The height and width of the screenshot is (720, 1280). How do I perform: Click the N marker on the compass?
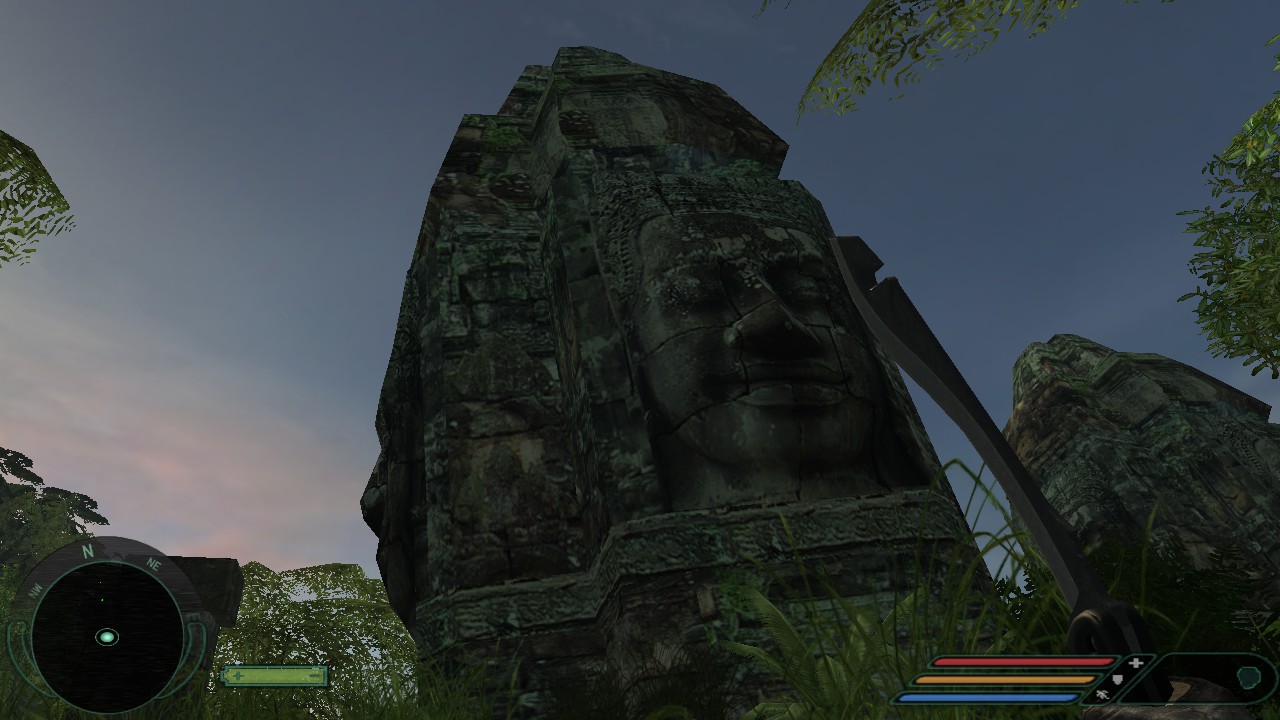point(87,551)
